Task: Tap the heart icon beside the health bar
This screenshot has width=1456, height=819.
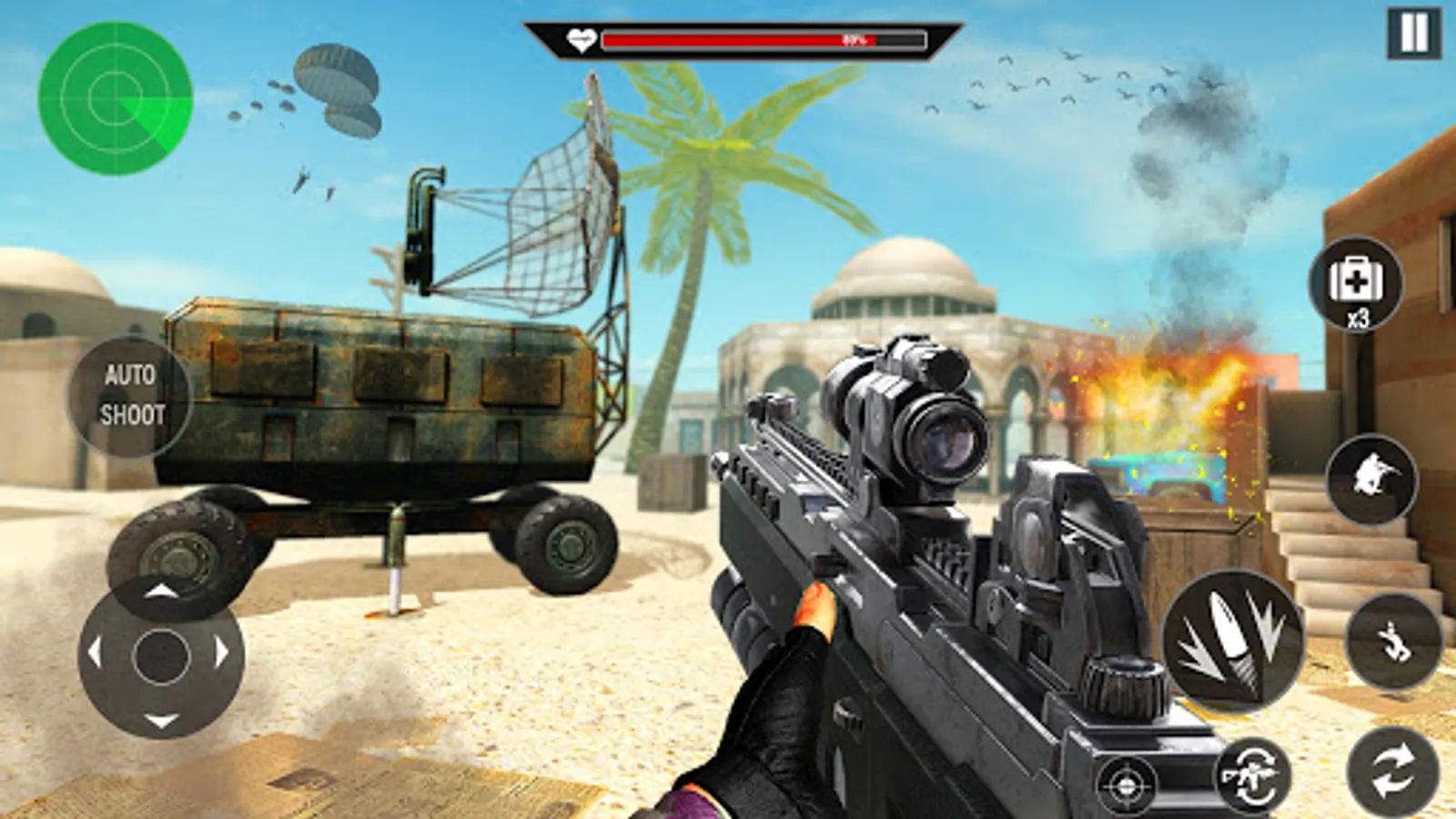Action: pyautogui.click(x=582, y=39)
